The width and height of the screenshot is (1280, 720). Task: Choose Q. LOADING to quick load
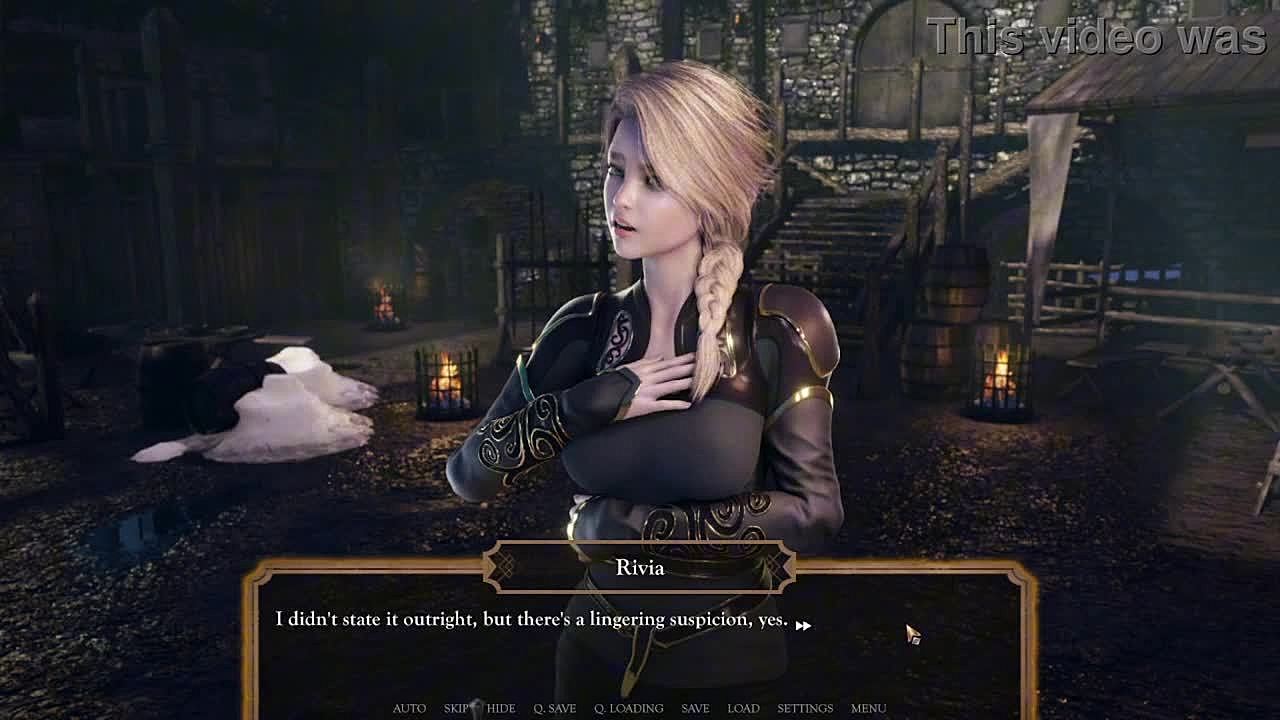click(x=628, y=708)
